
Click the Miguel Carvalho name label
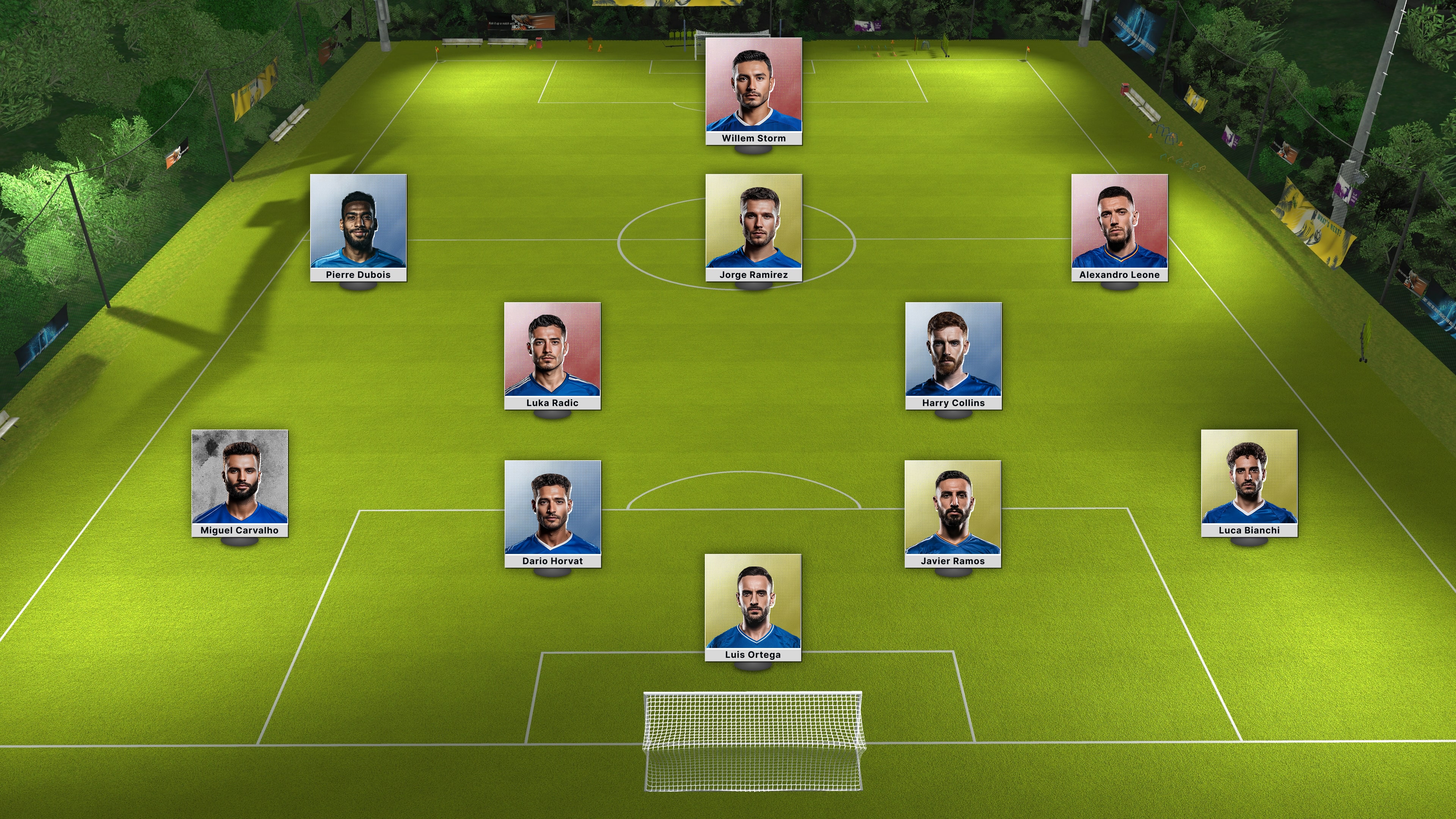[242, 531]
